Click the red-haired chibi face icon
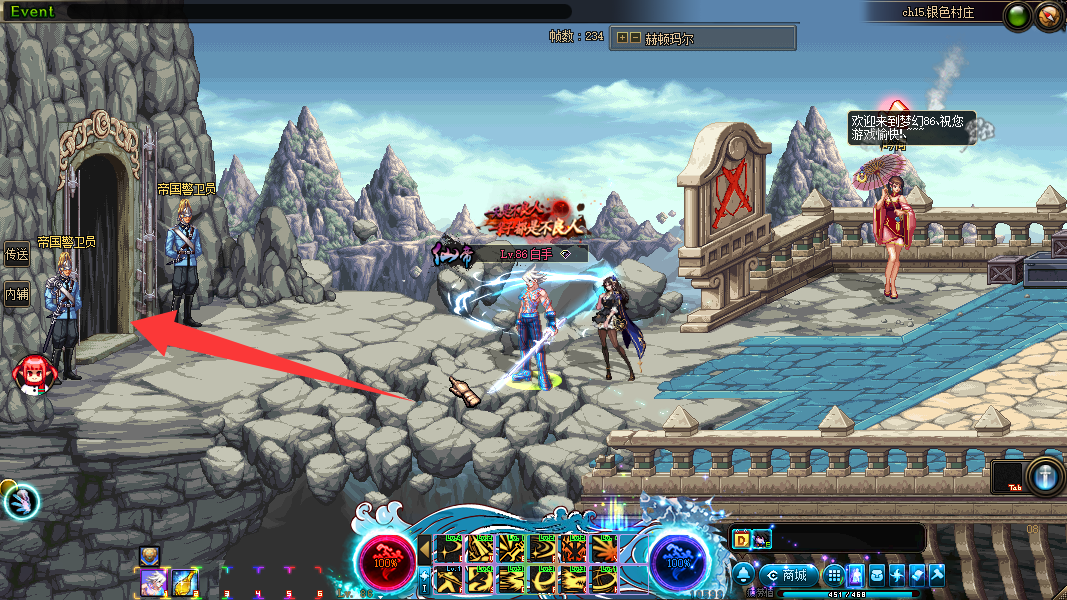 pyautogui.click(x=29, y=373)
